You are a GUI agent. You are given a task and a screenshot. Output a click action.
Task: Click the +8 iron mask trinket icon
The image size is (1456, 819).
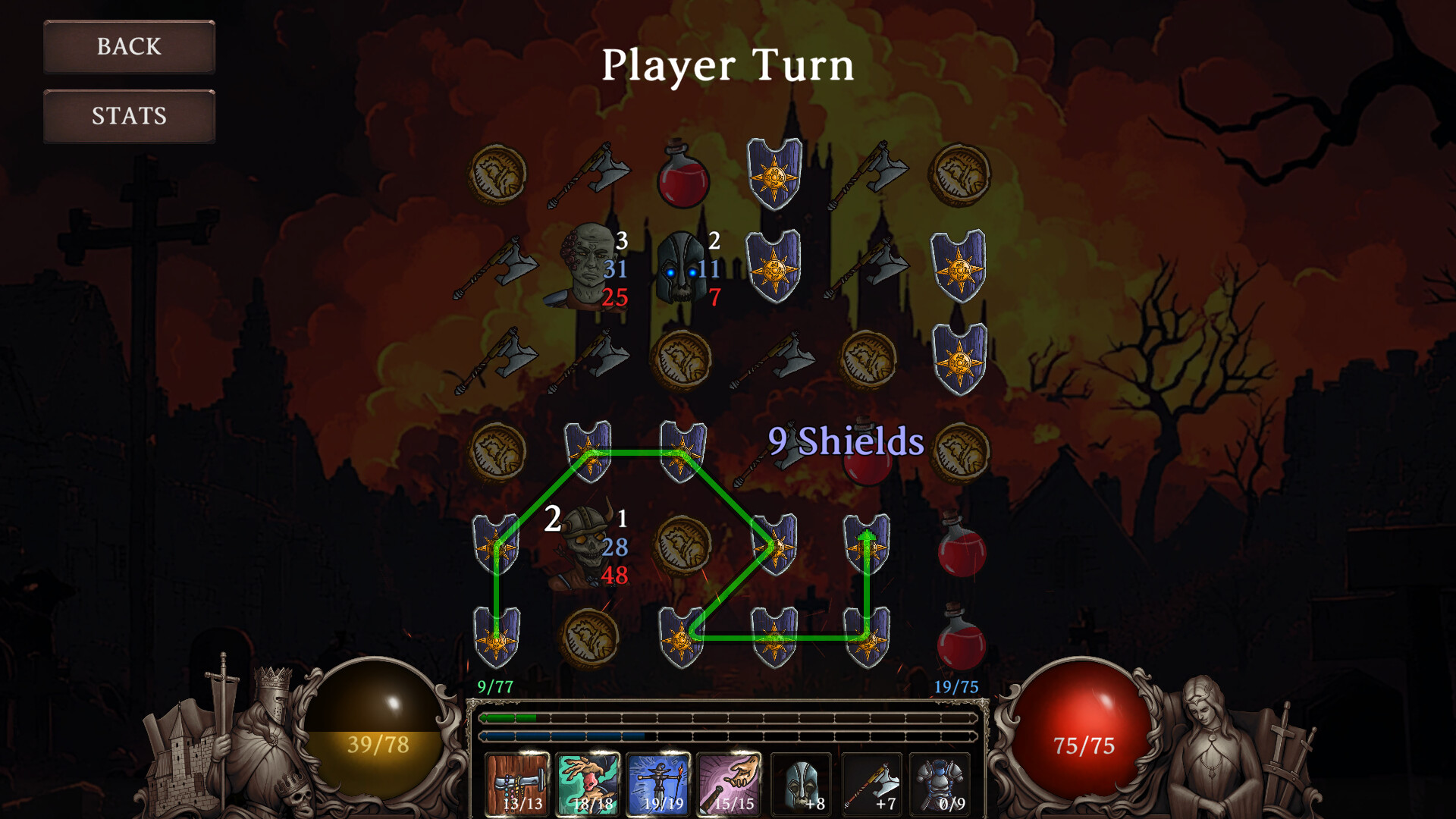pyautogui.click(x=802, y=785)
